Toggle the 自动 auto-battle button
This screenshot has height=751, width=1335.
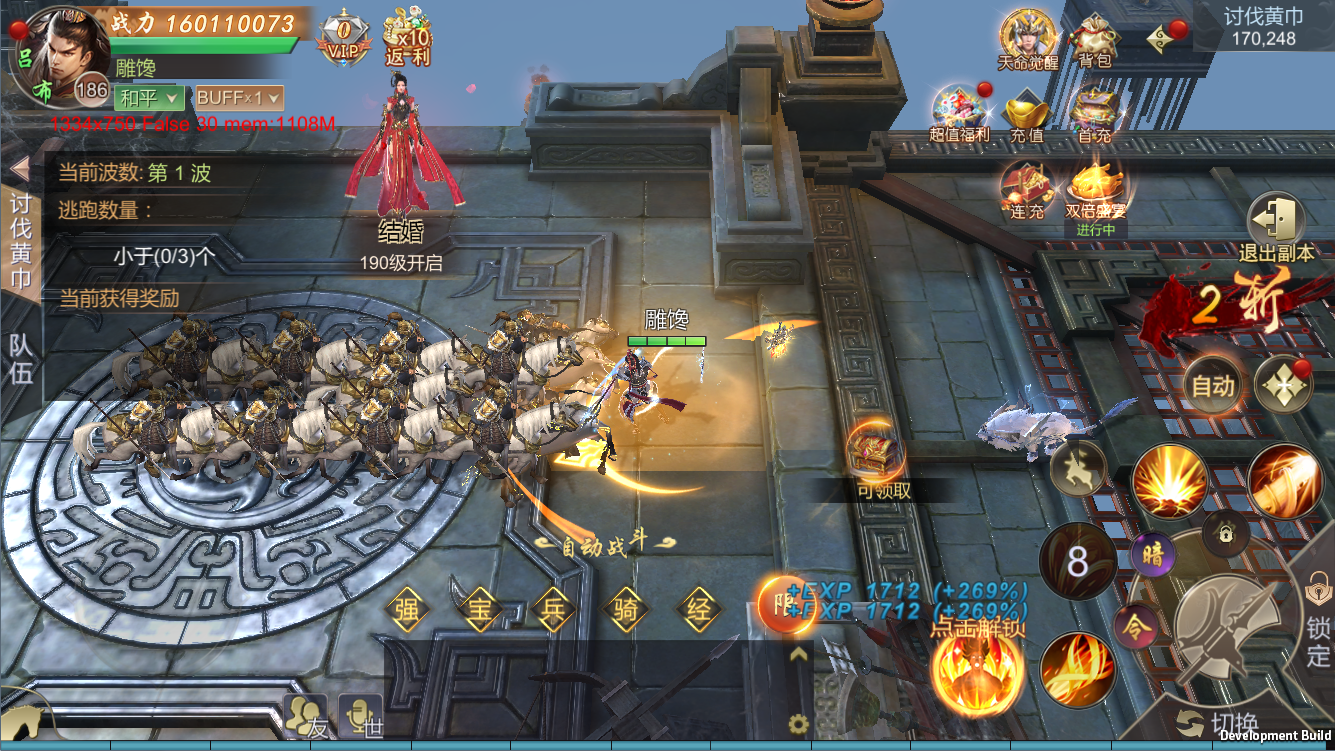[x=1213, y=385]
